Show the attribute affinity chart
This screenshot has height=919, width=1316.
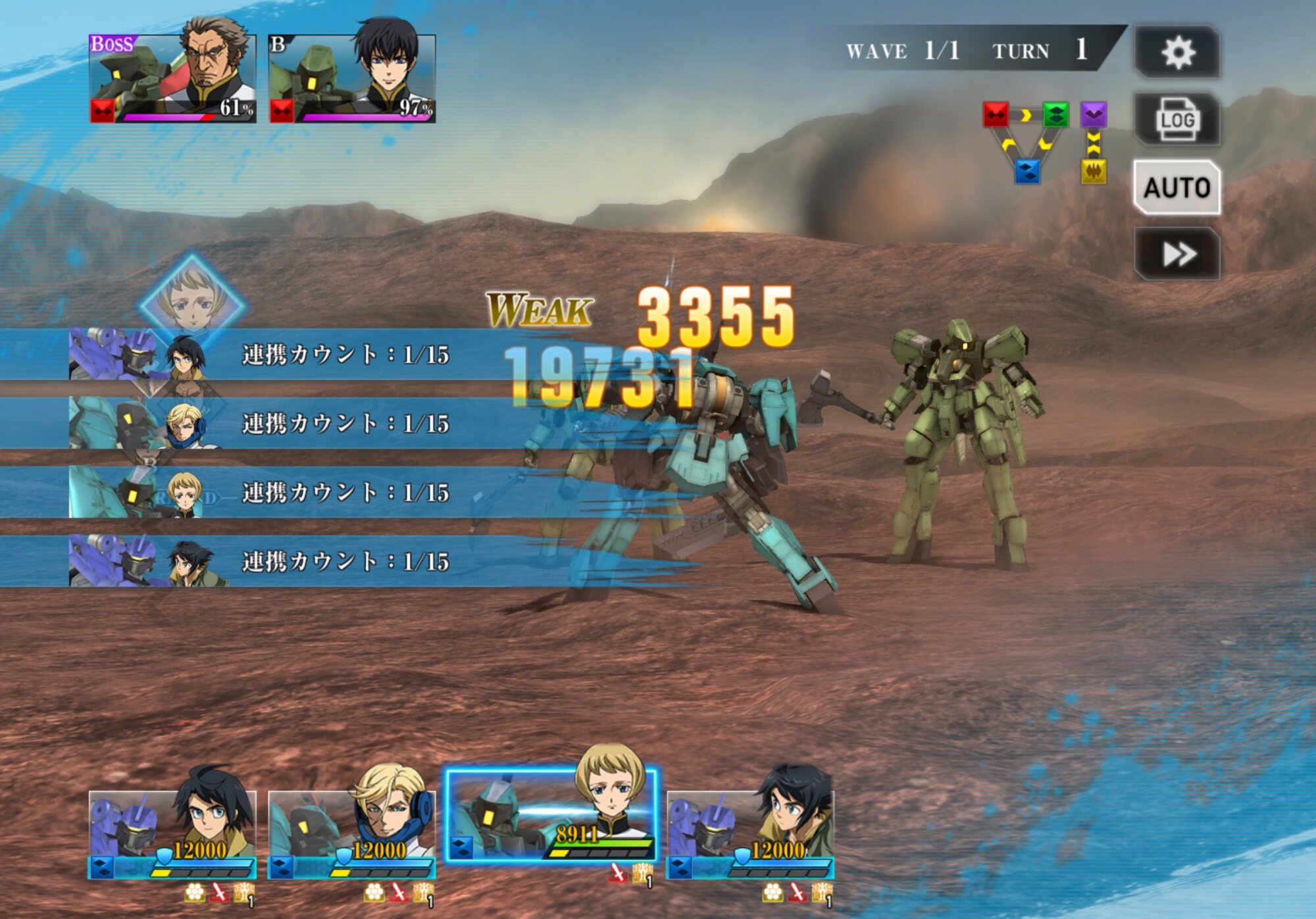point(1045,141)
